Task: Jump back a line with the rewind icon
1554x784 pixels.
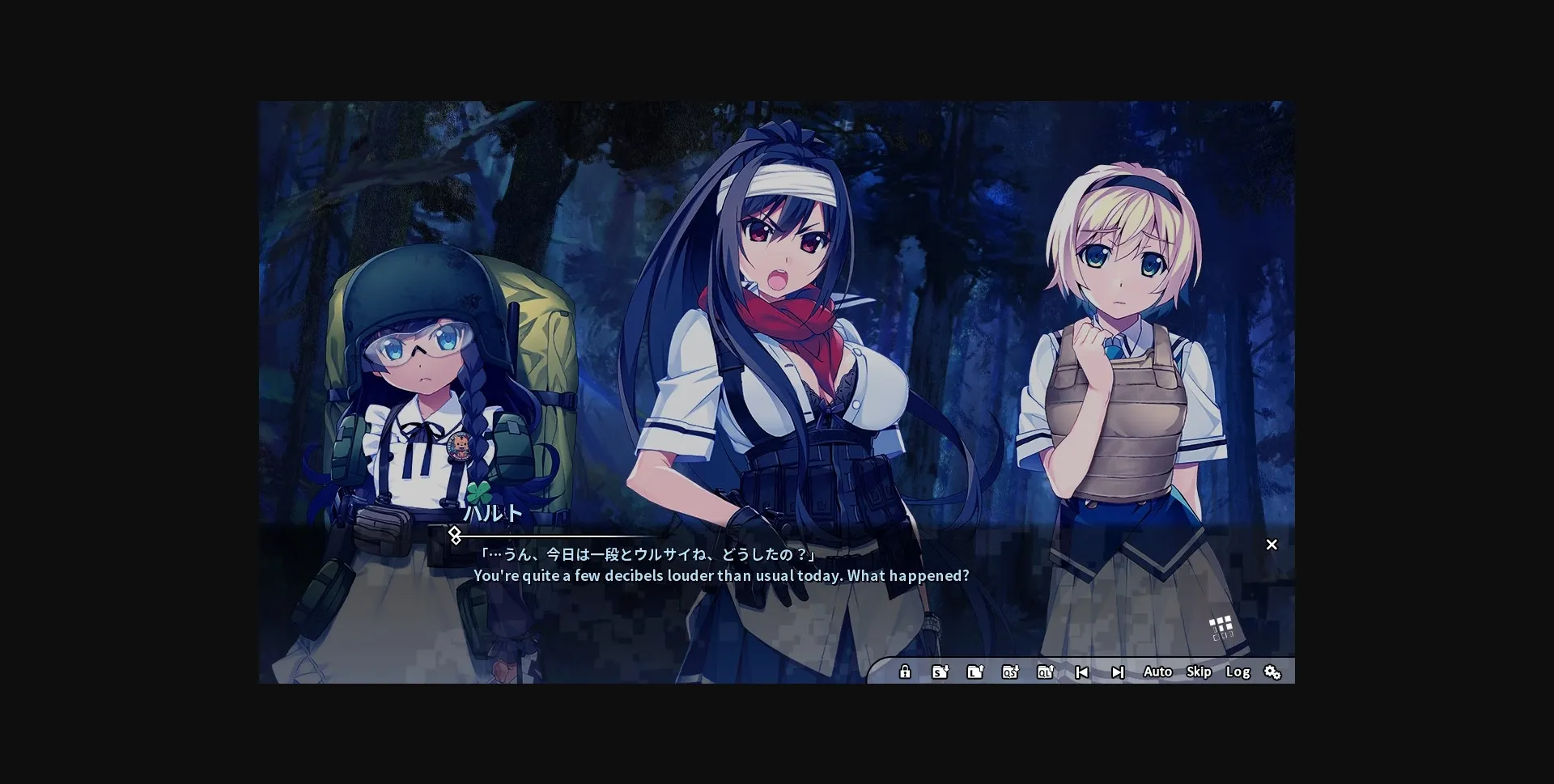Action: [x=1082, y=672]
